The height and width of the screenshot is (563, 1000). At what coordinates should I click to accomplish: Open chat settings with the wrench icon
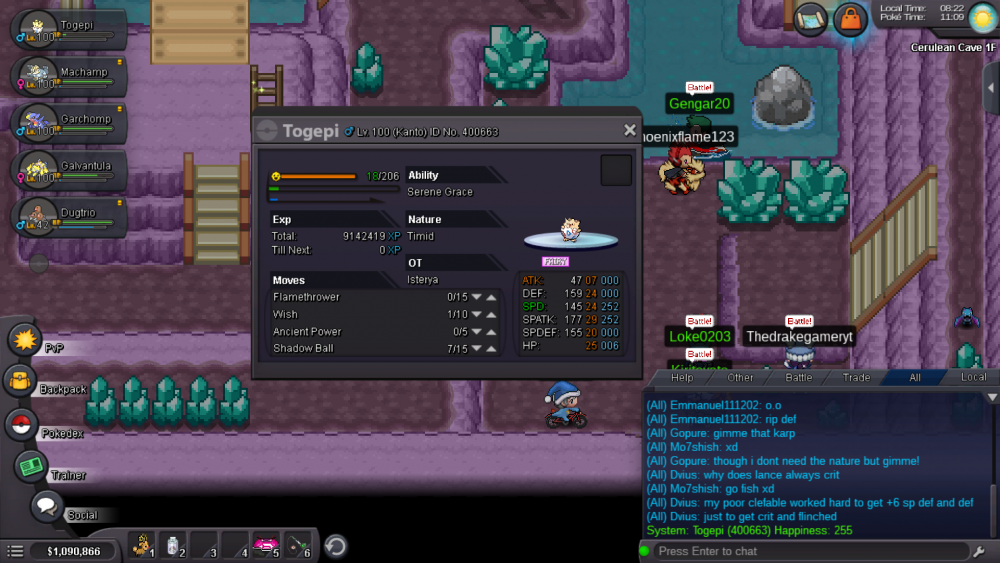click(979, 551)
